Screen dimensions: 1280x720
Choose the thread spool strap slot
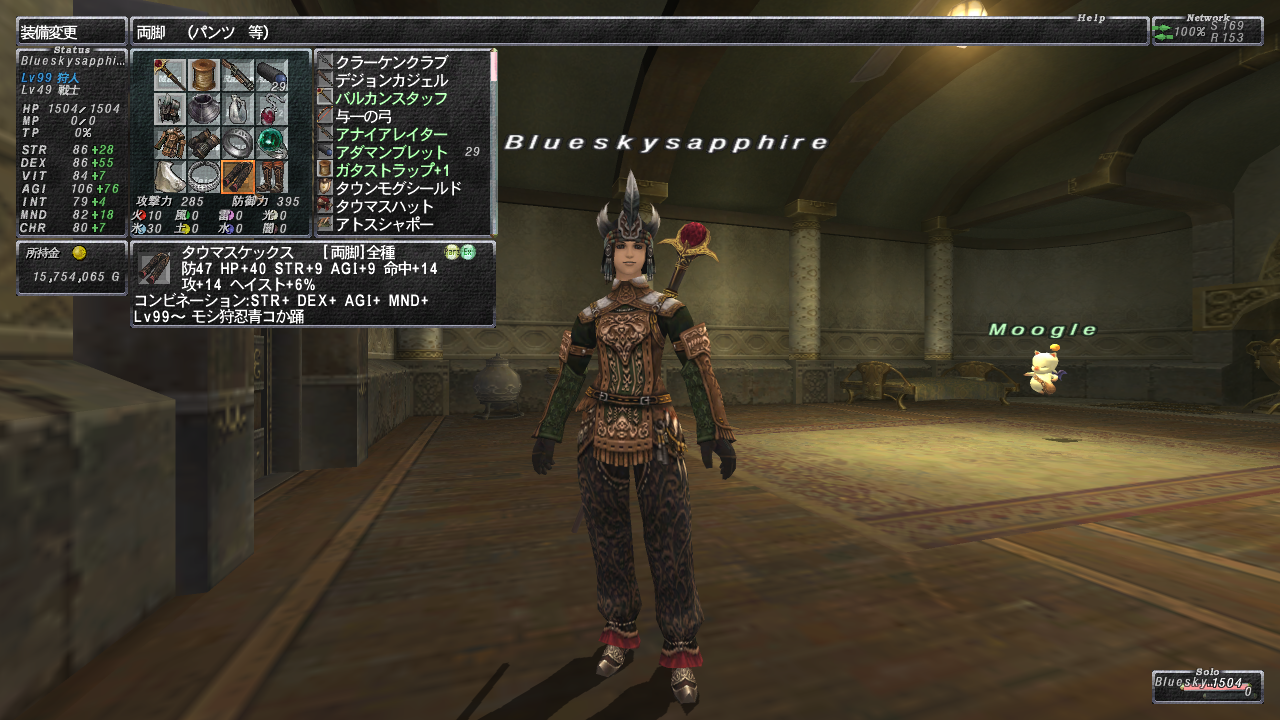coord(204,75)
